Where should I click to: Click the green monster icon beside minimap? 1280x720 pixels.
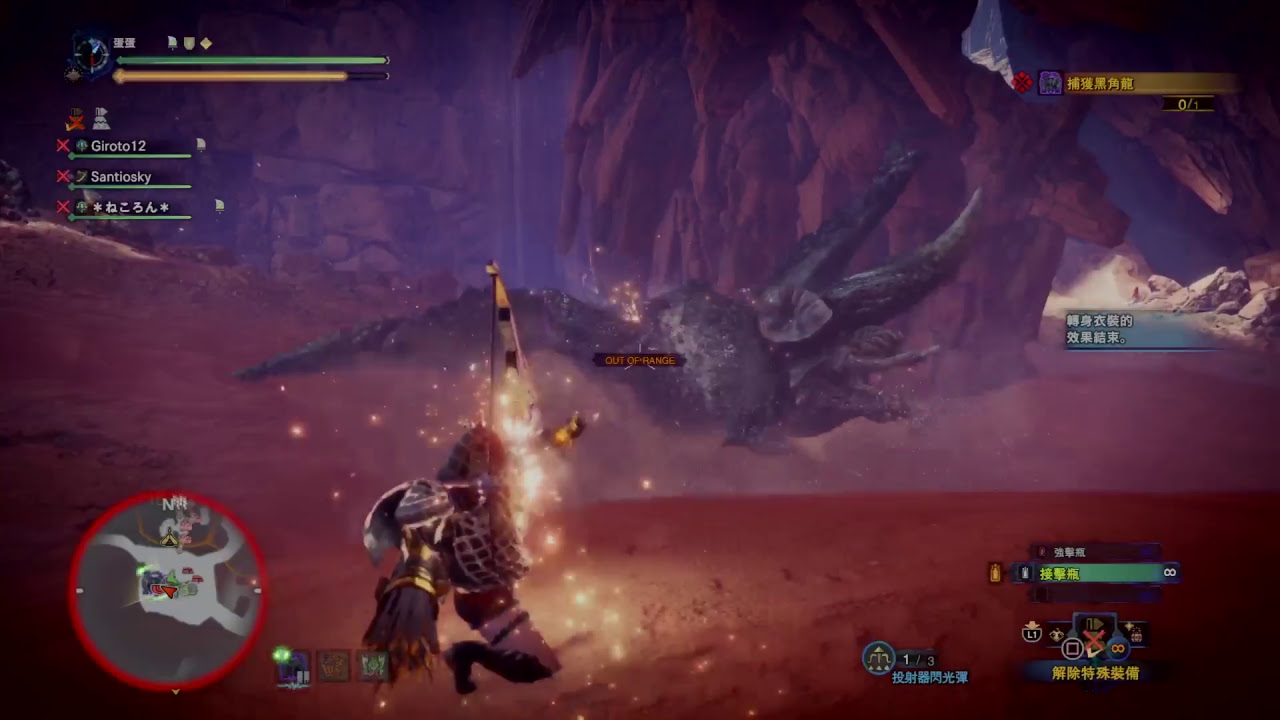[x=374, y=664]
